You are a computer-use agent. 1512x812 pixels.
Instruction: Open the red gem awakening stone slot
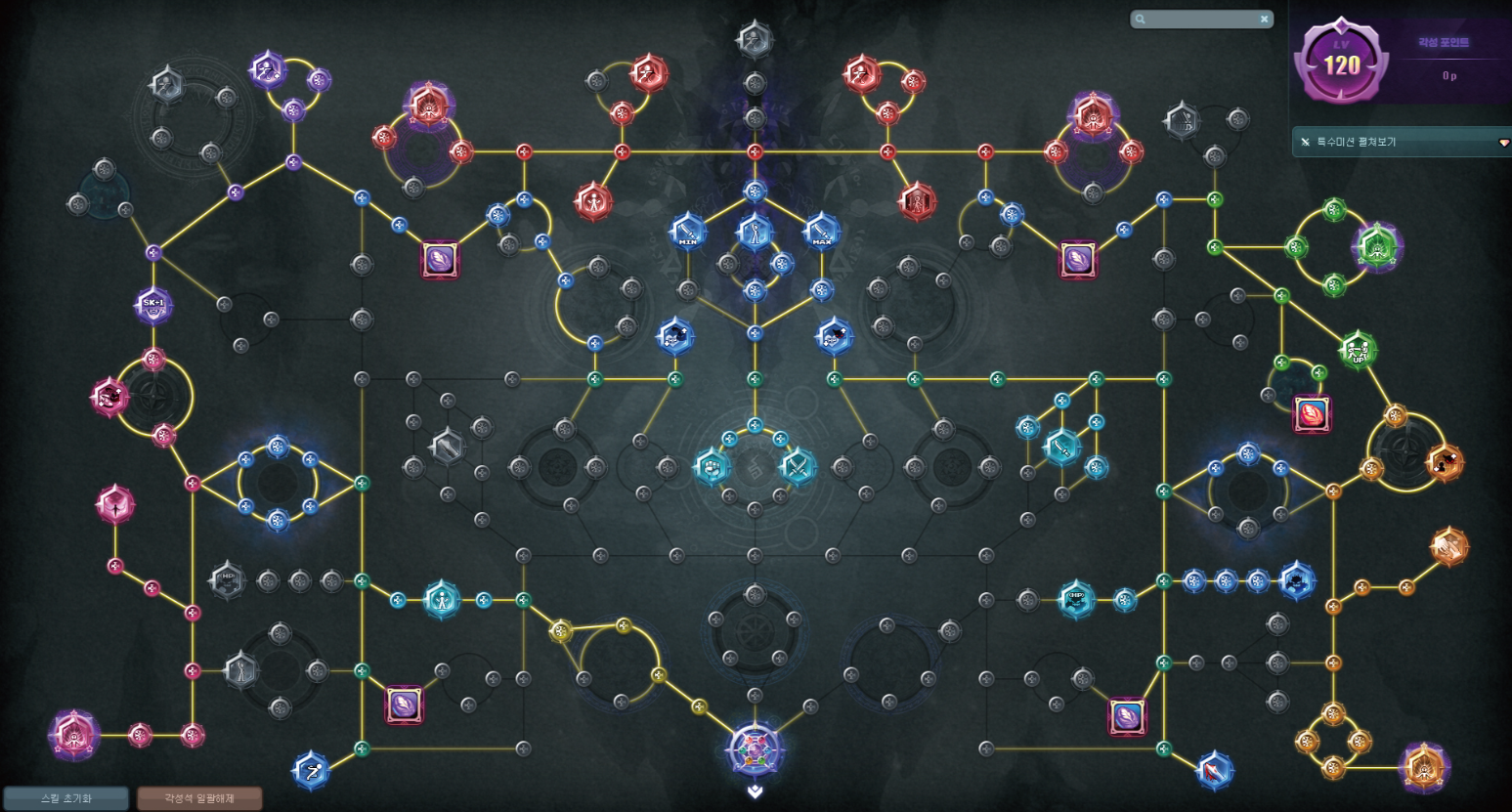pos(1312,413)
